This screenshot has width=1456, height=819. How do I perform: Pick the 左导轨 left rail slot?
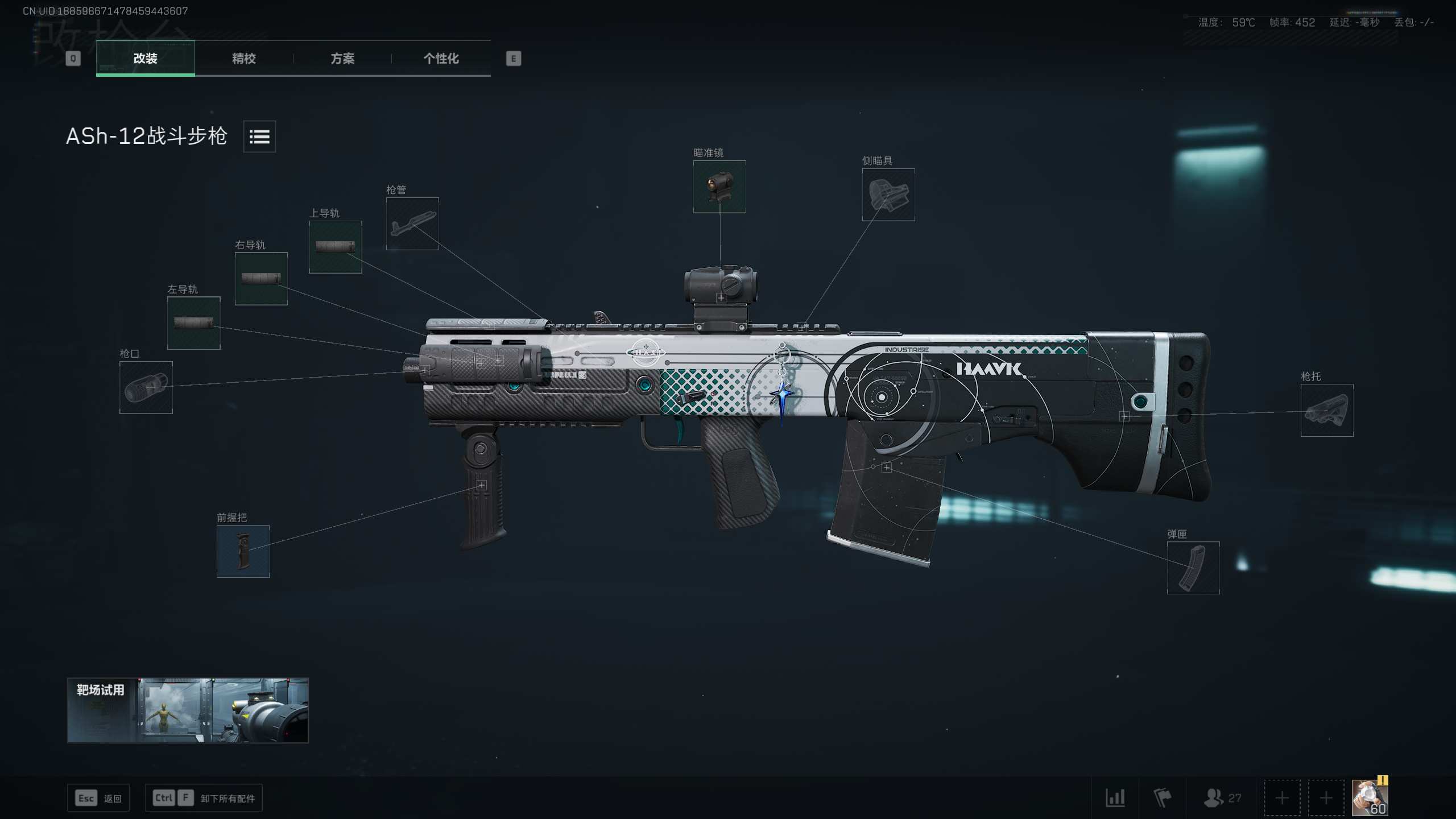pos(193,323)
